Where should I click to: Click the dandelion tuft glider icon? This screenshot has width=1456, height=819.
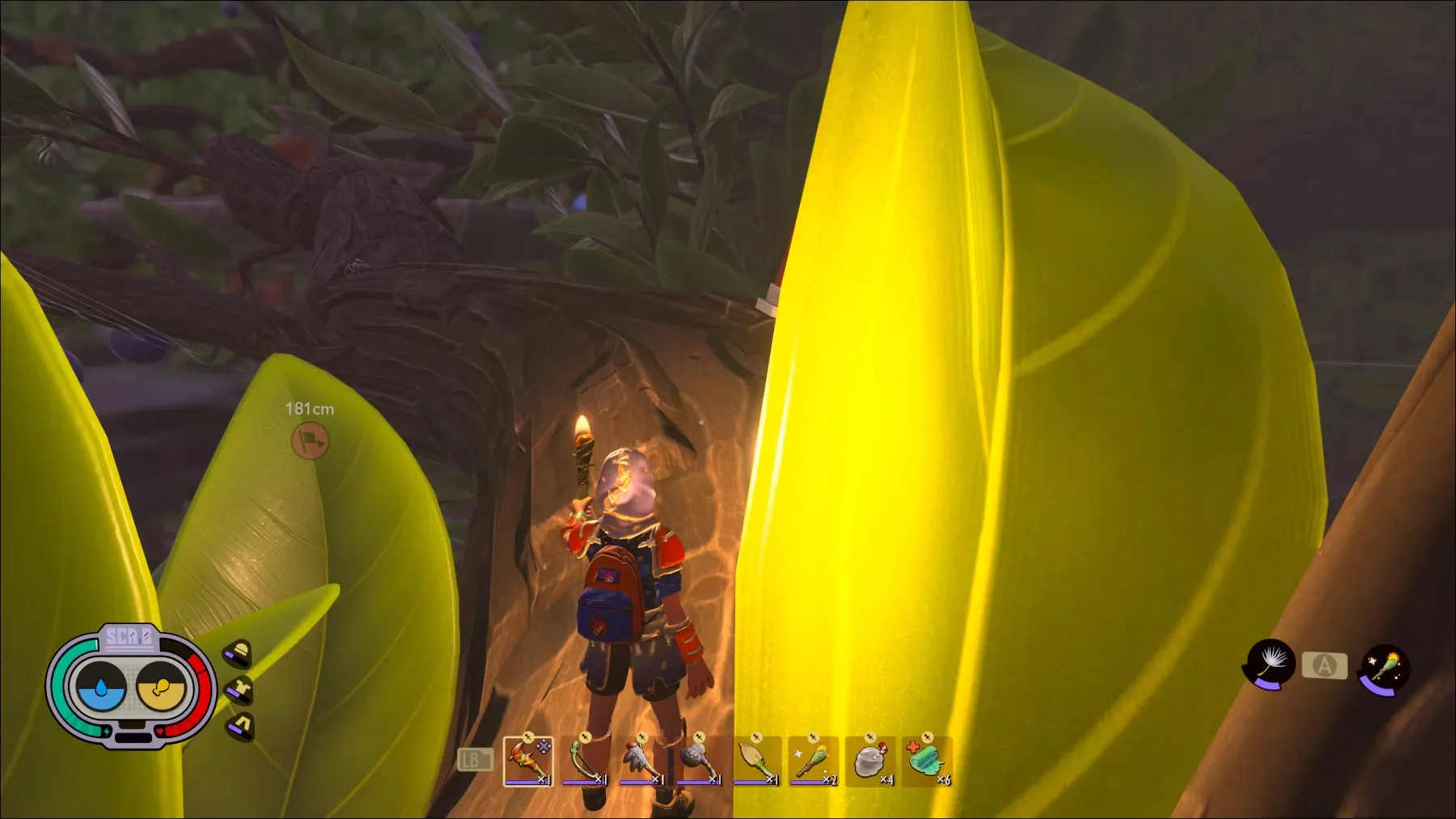[x=1271, y=665]
